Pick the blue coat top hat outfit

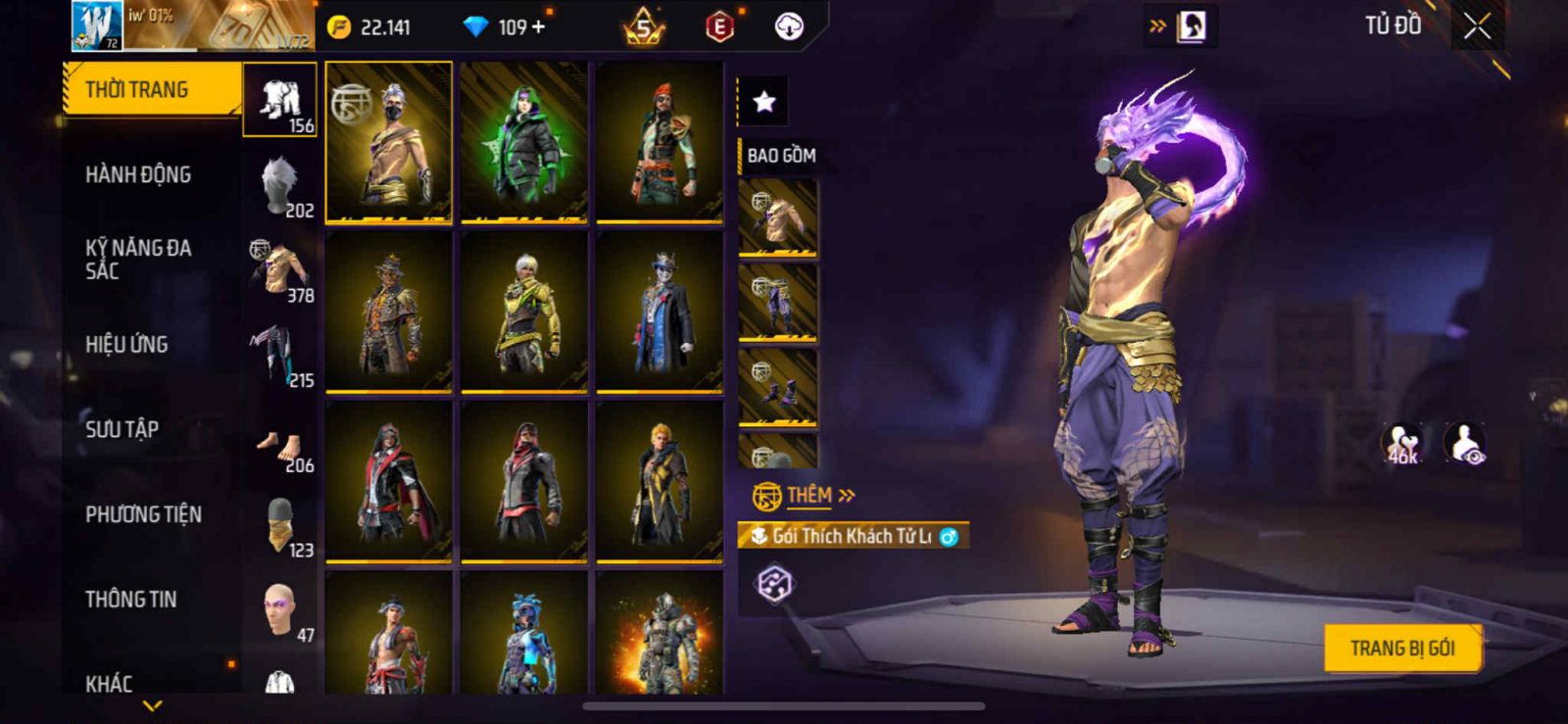pos(660,312)
